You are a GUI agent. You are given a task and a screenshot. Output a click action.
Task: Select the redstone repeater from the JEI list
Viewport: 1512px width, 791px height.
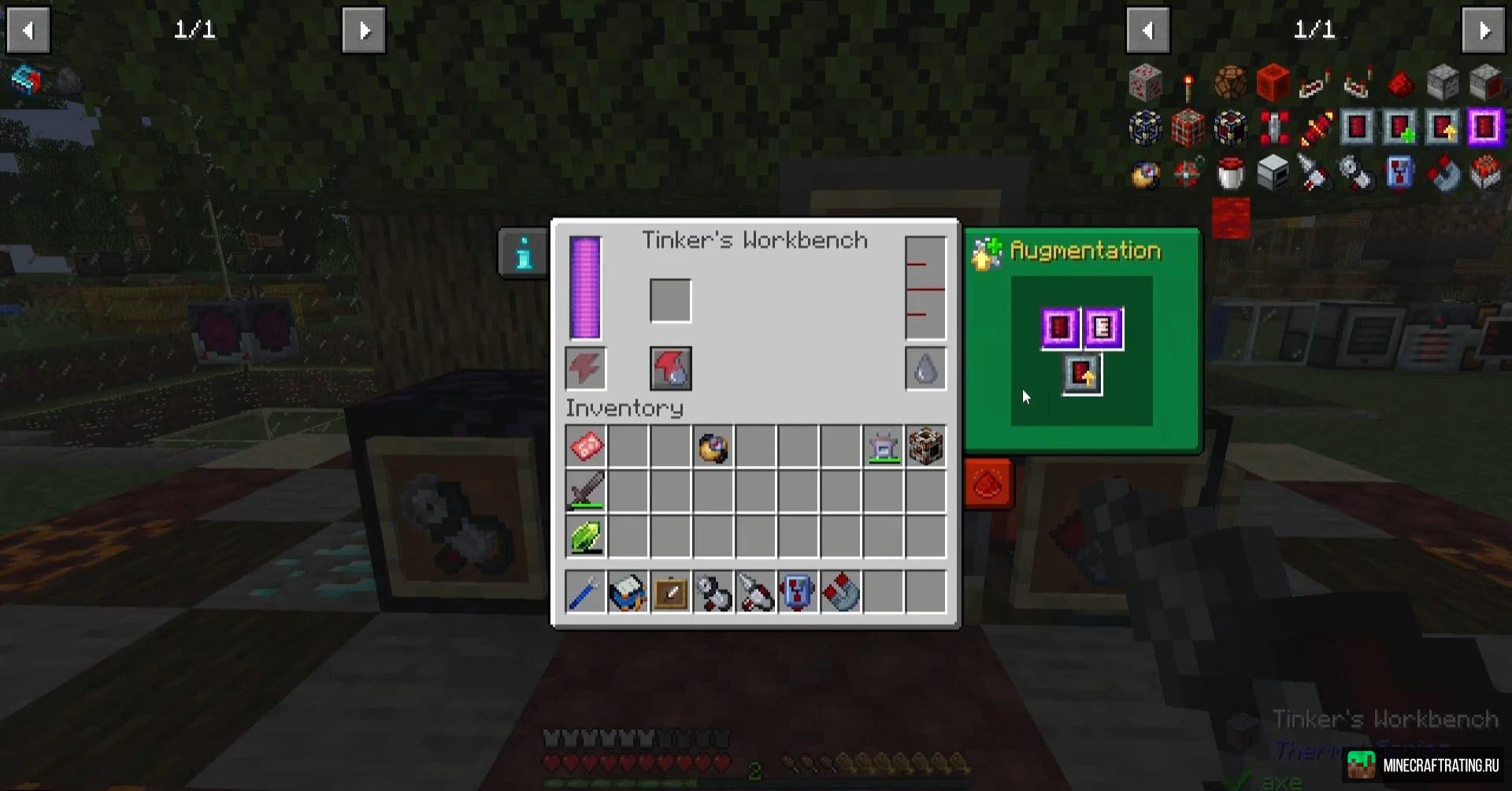pyautogui.click(x=1315, y=83)
